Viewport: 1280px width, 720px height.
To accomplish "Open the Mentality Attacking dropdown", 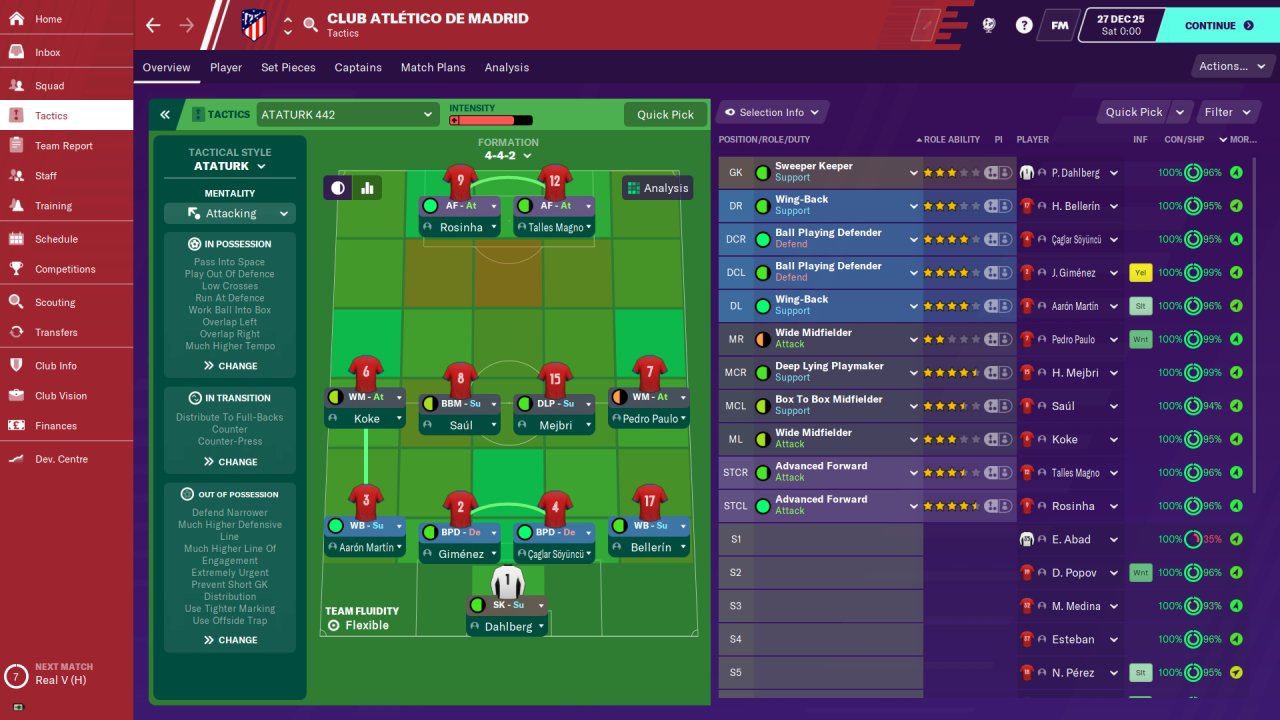I will [x=229, y=213].
